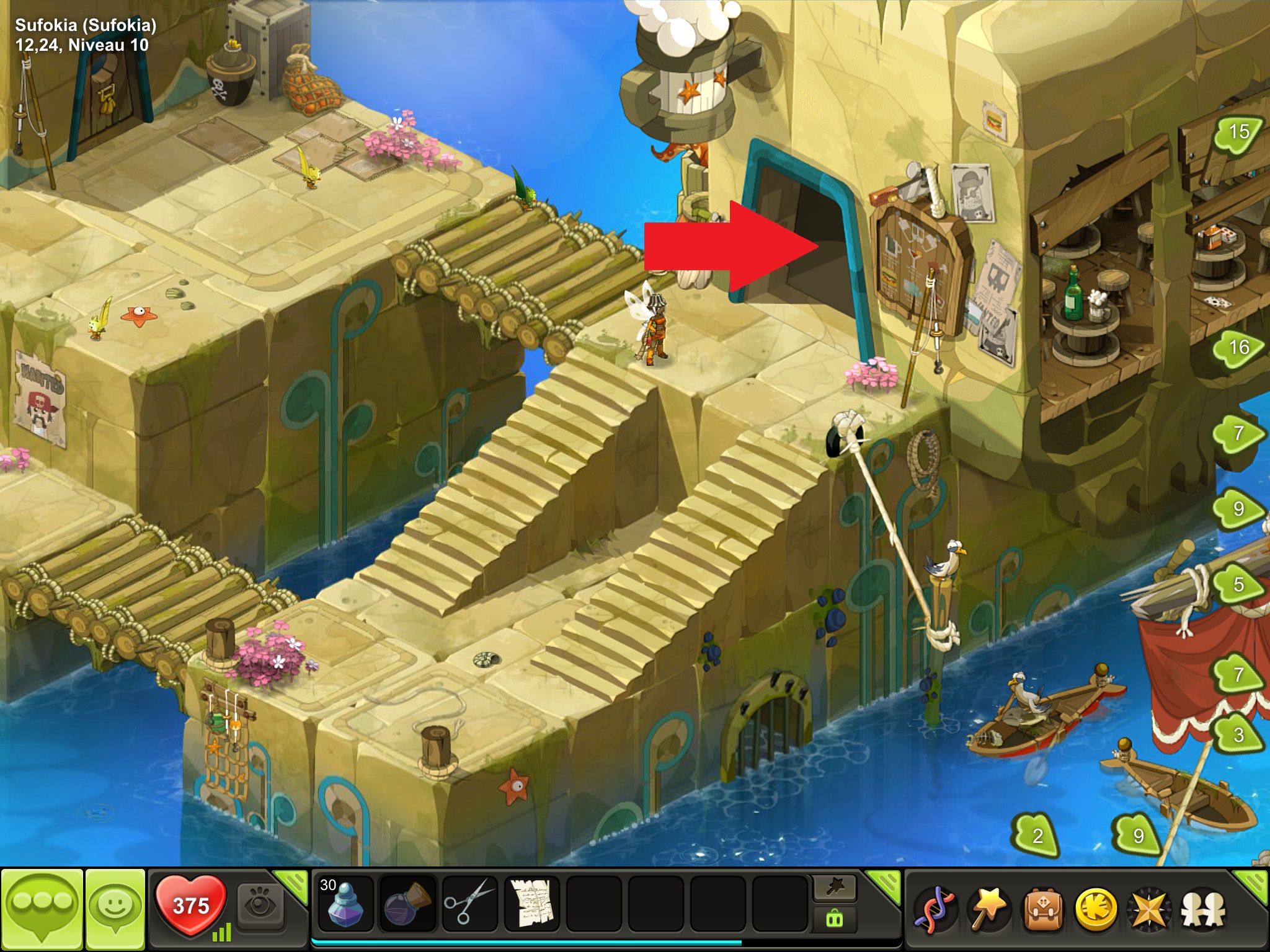Open the gold kama coin shop

(x=1096, y=910)
